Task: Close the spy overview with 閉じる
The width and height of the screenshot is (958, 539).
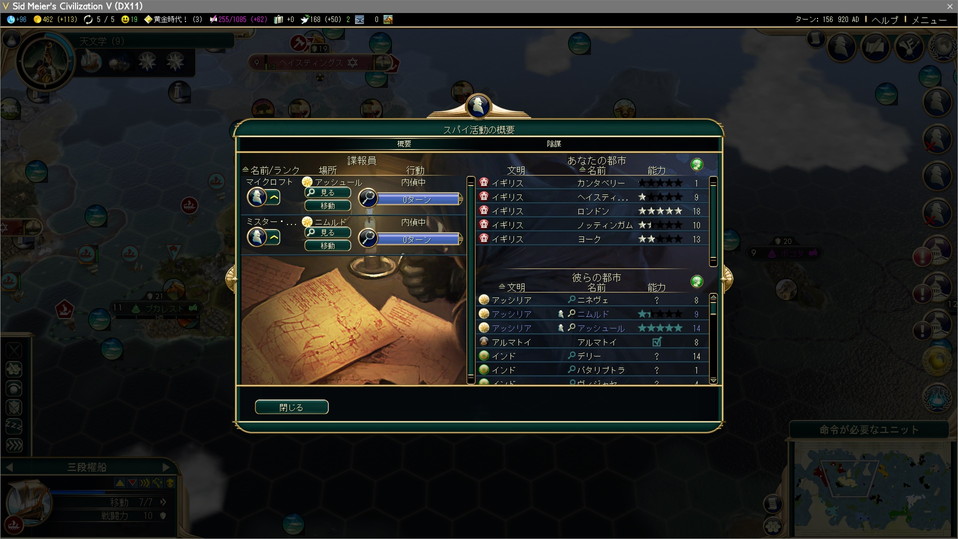Action: coord(291,407)
